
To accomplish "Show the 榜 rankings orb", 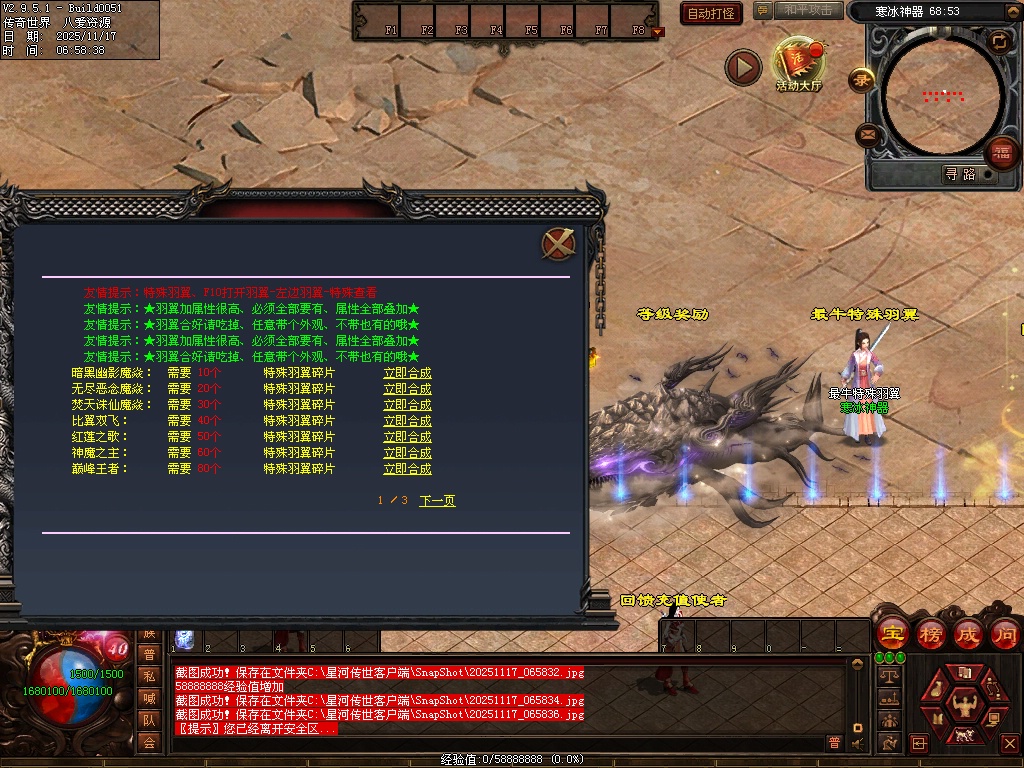I will [x=930, y=634].
